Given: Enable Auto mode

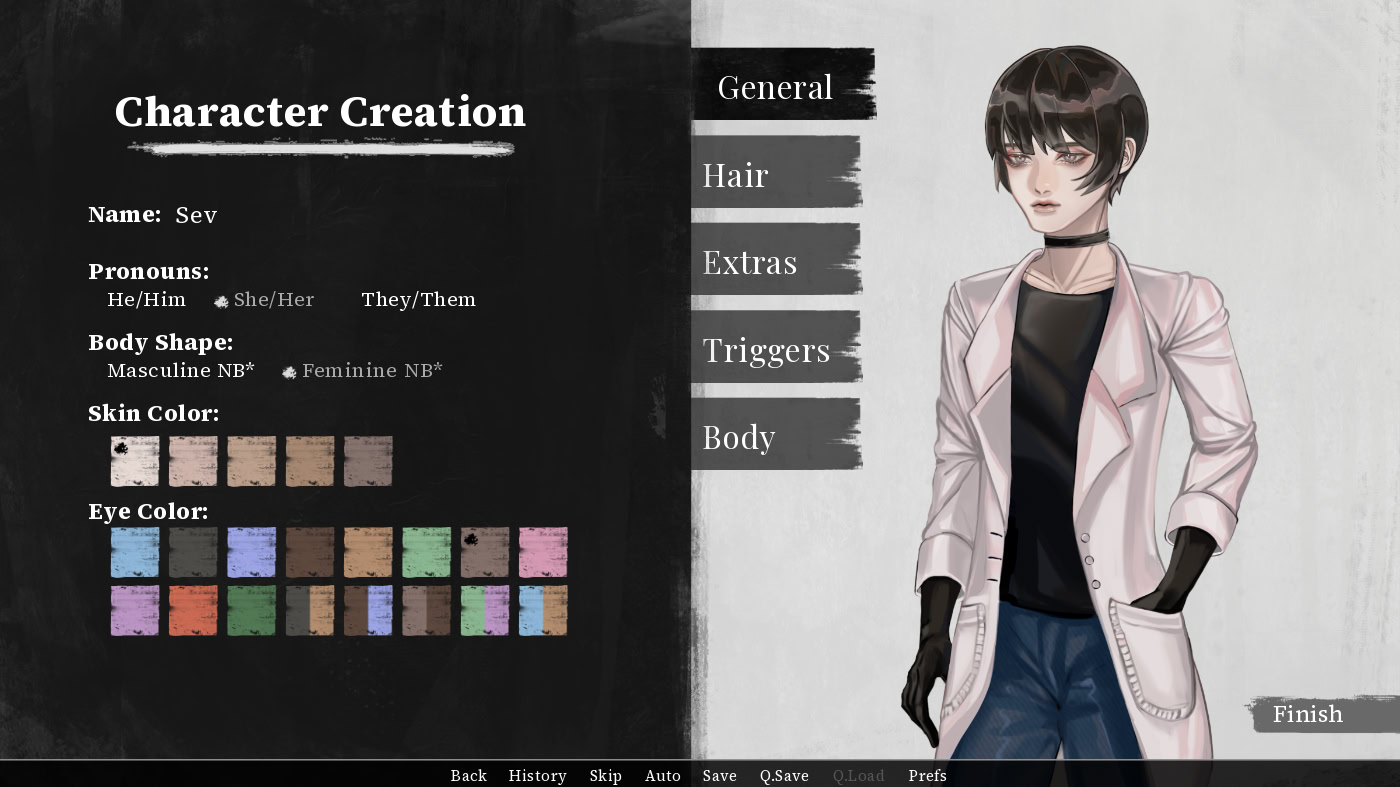Looking at the screenshot, I should click(663, 775).
